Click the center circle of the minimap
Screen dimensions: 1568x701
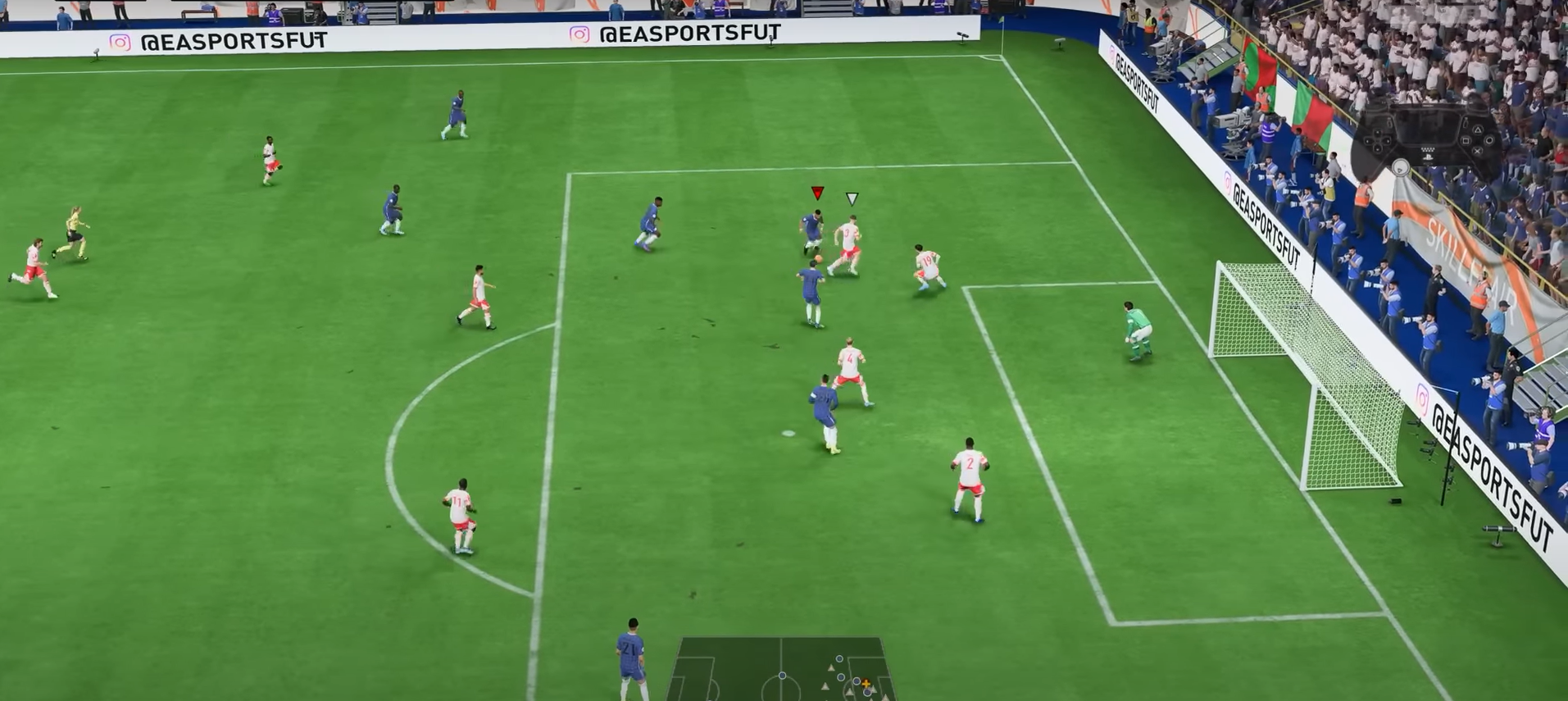pyautogui.click(x=781, y=689)
